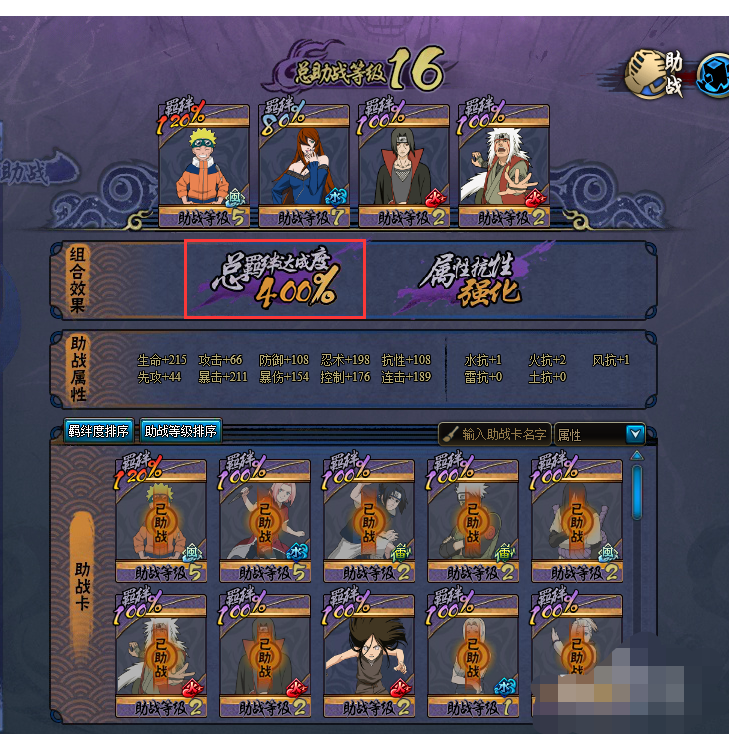
Task: Open the 助战 fist icon menu
Action: [651, 73]
